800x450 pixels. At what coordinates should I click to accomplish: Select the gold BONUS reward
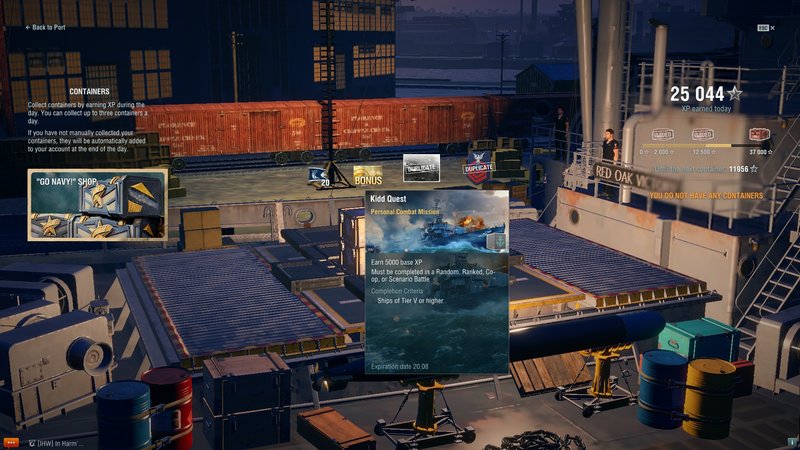[x=367, y=176]
